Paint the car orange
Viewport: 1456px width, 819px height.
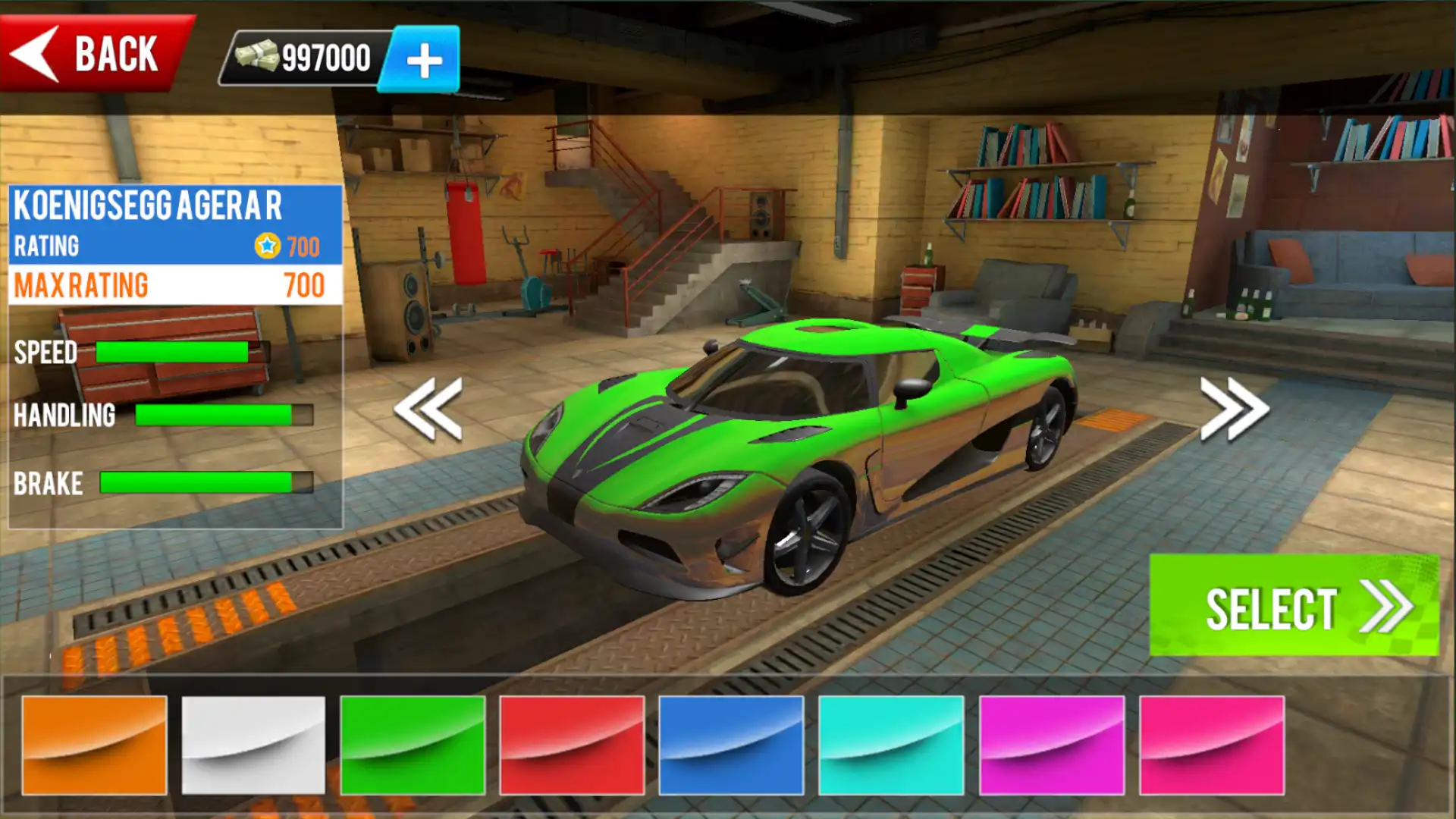(95, 745)
